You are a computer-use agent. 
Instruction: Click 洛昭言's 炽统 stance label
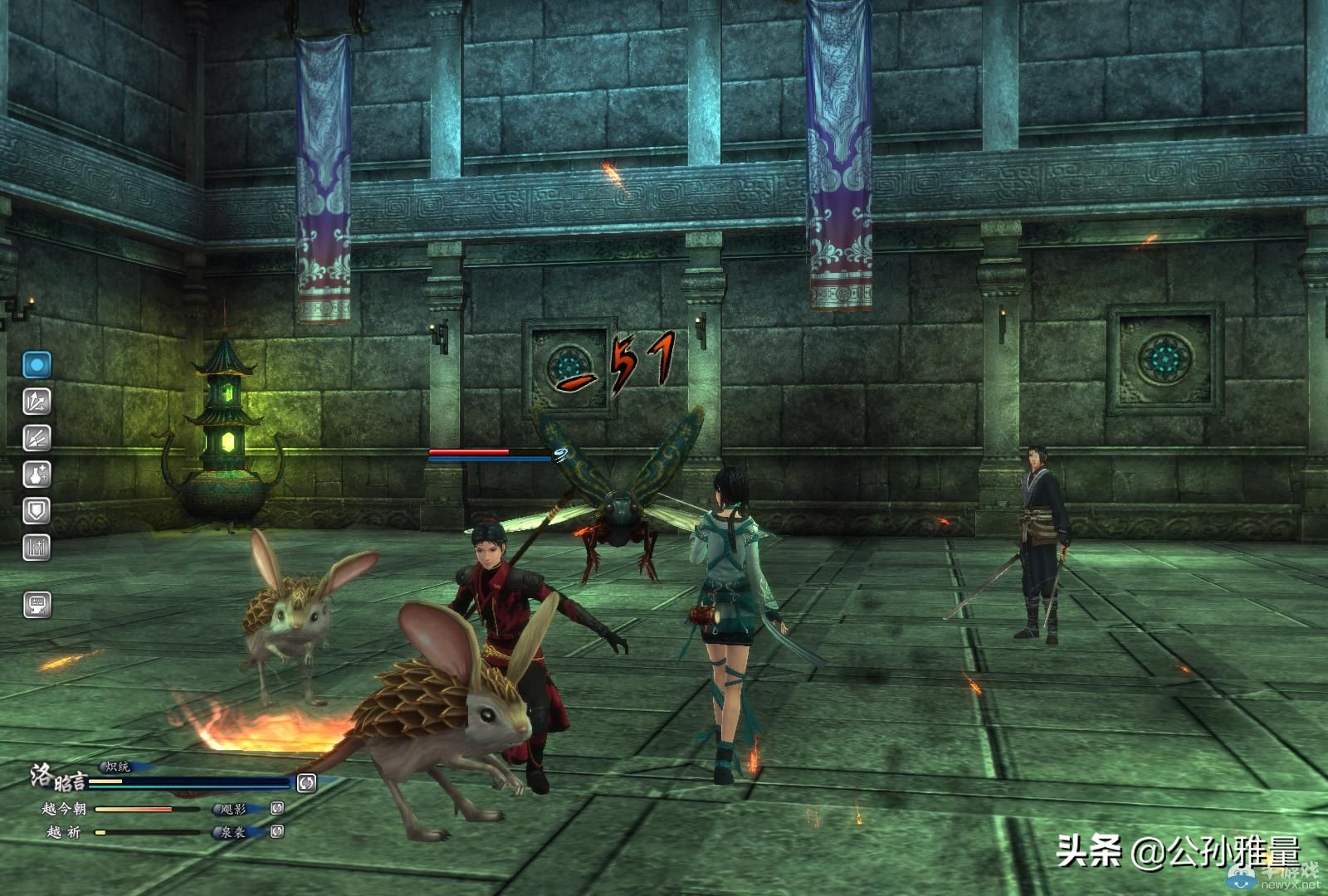click(x=117, y=767)
